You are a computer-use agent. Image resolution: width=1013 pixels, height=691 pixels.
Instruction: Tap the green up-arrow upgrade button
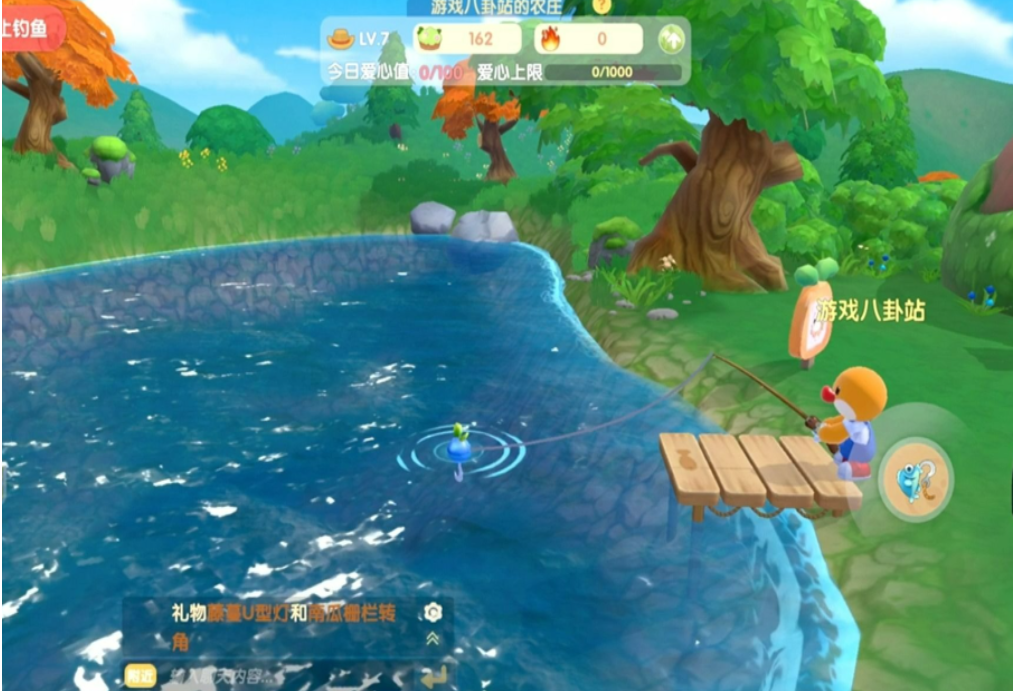pyautogui.click(x=670, y=39)
